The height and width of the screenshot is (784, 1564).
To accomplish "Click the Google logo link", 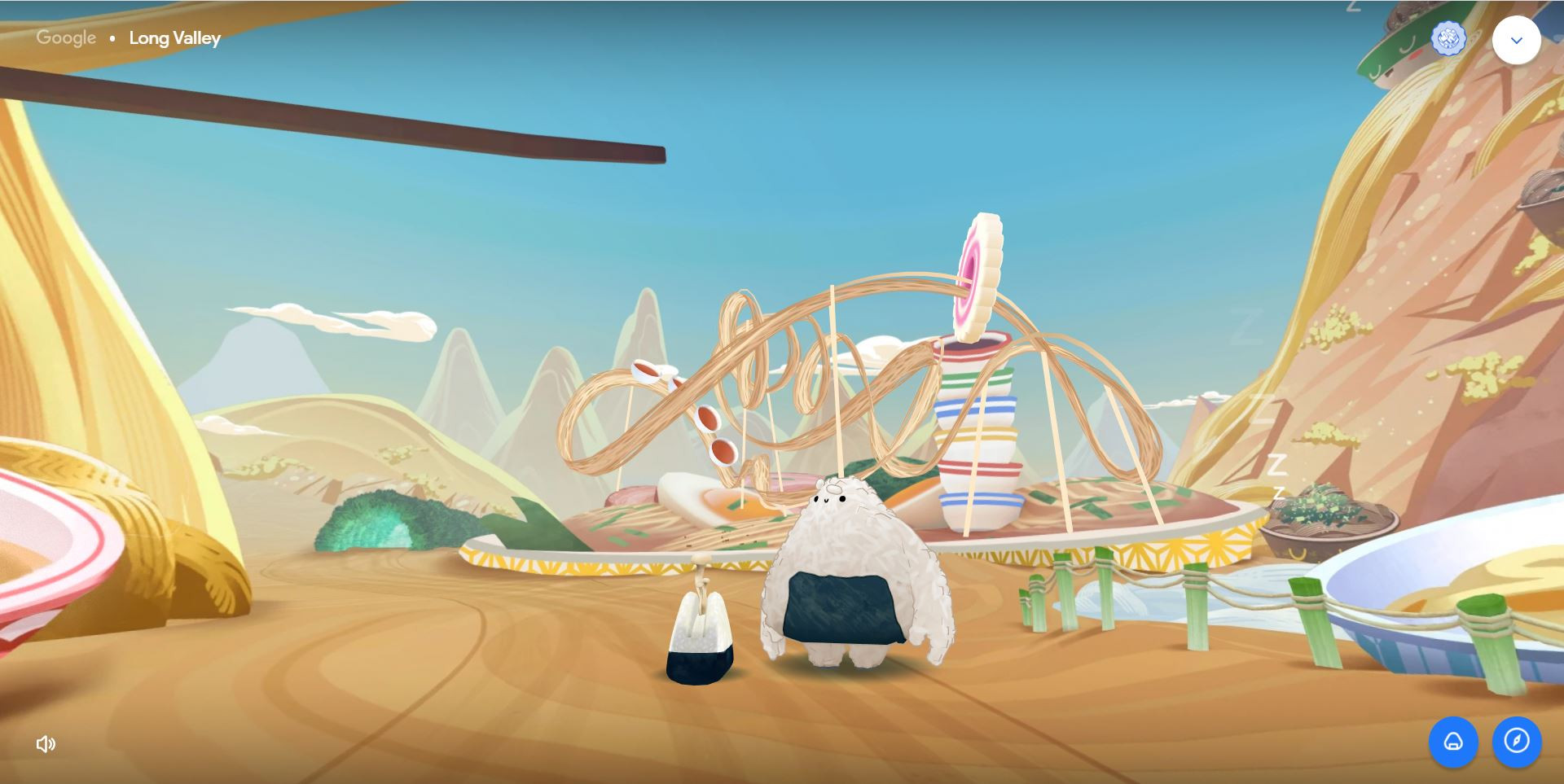I will [66, 37].
